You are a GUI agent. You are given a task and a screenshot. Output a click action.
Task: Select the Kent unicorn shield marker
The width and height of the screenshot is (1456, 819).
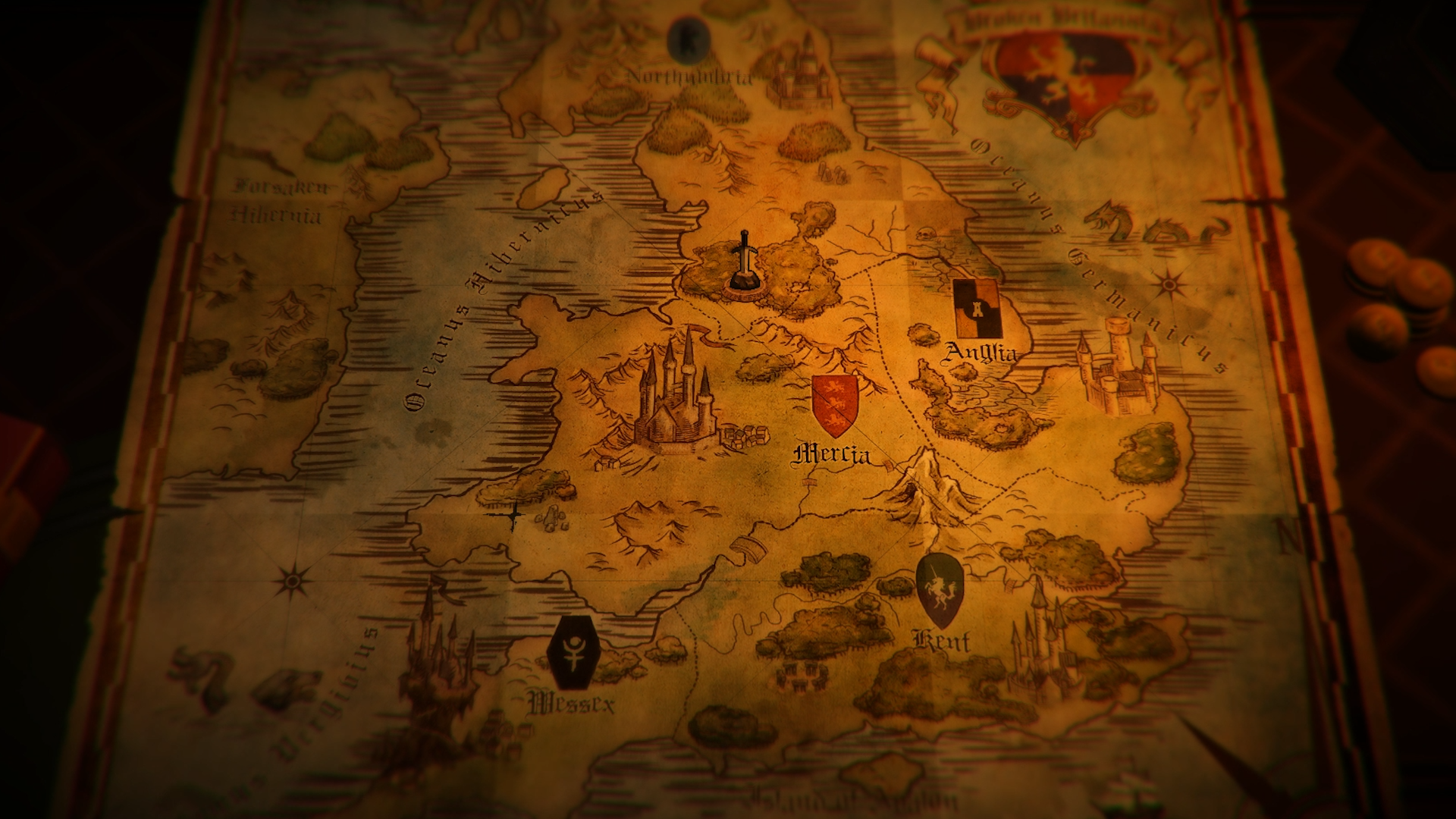(940, 590)
